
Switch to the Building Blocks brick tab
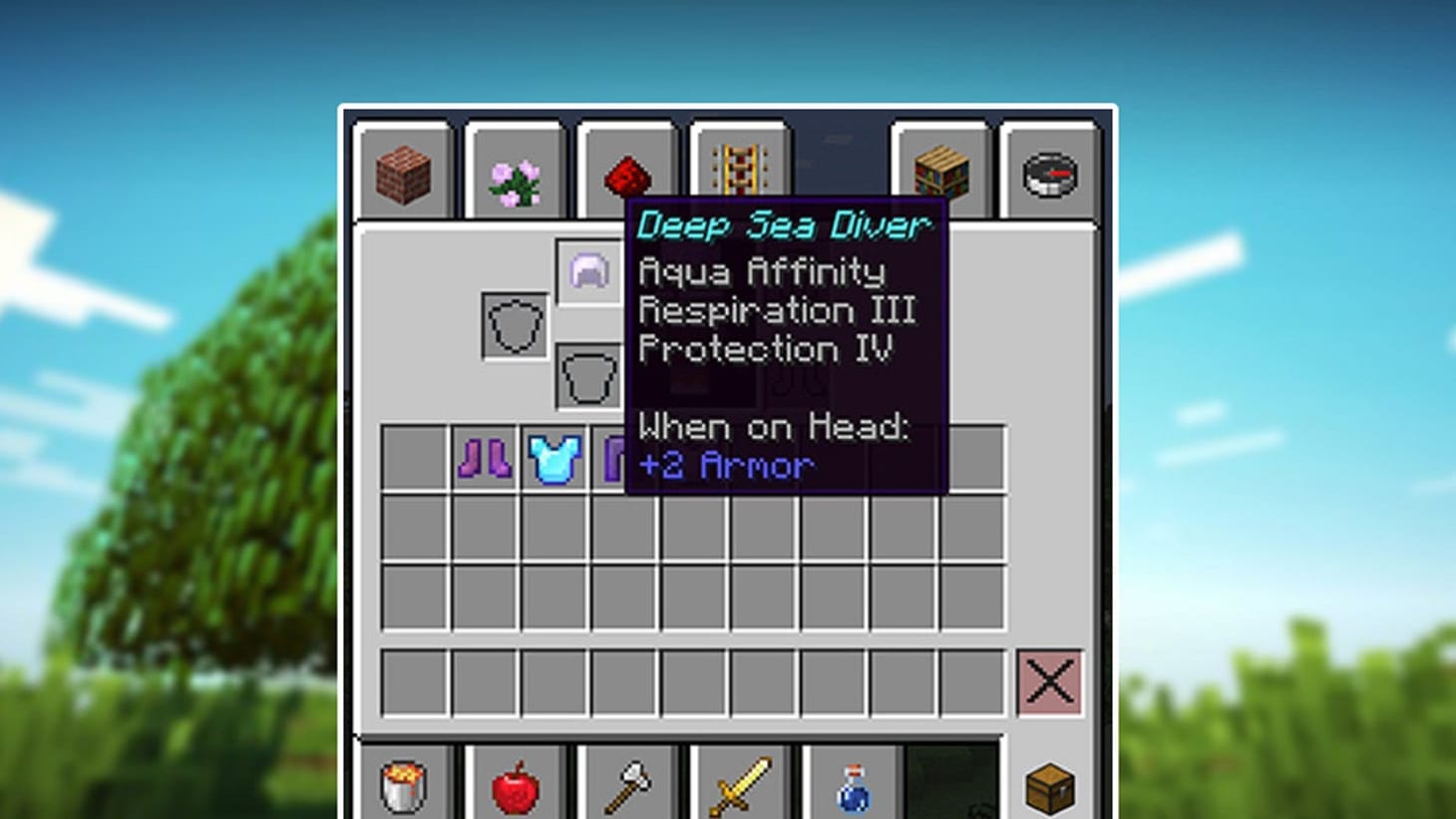click(402, 176)
